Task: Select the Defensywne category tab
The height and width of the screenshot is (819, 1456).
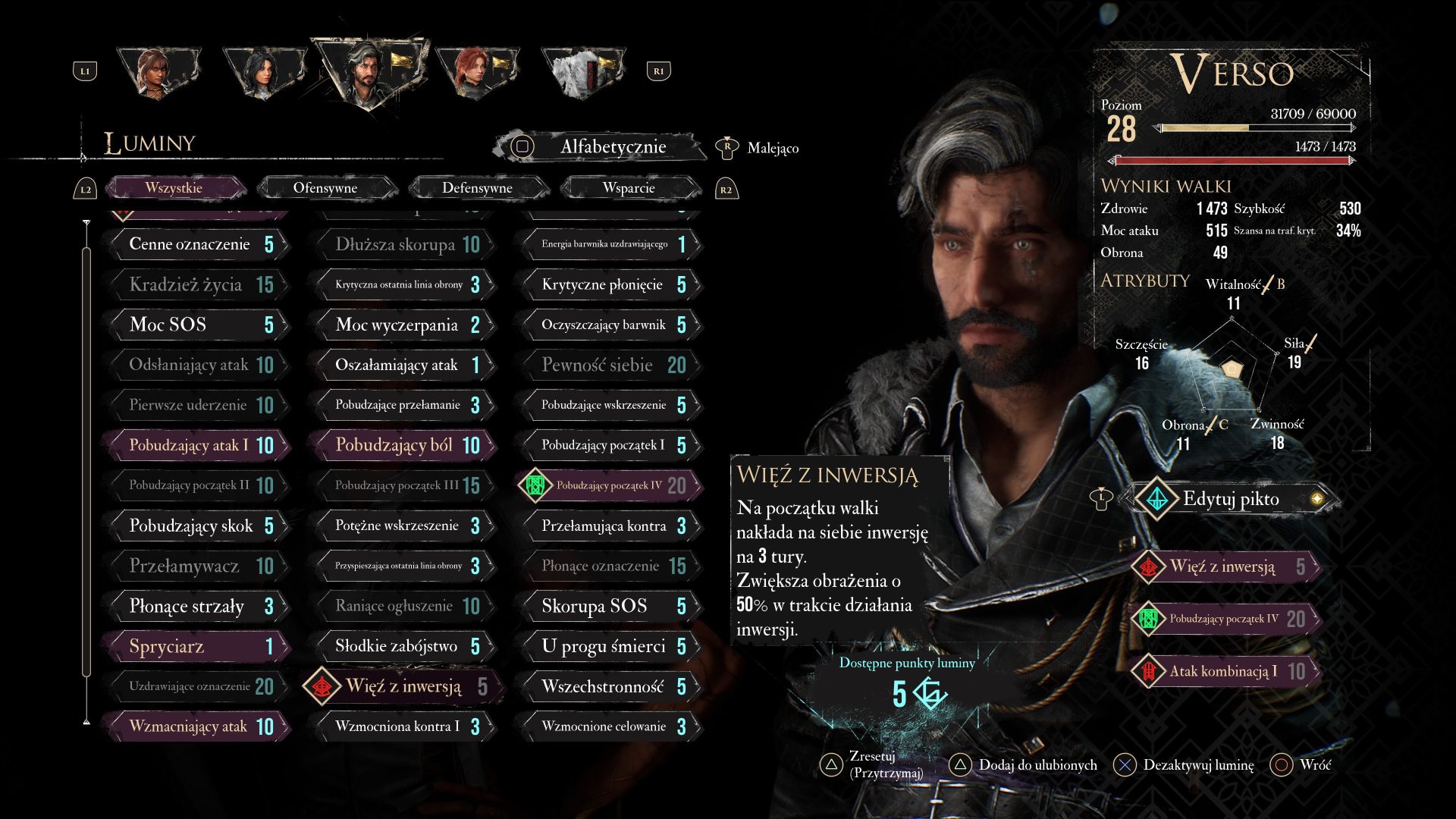Action: [x=477, y=188]
